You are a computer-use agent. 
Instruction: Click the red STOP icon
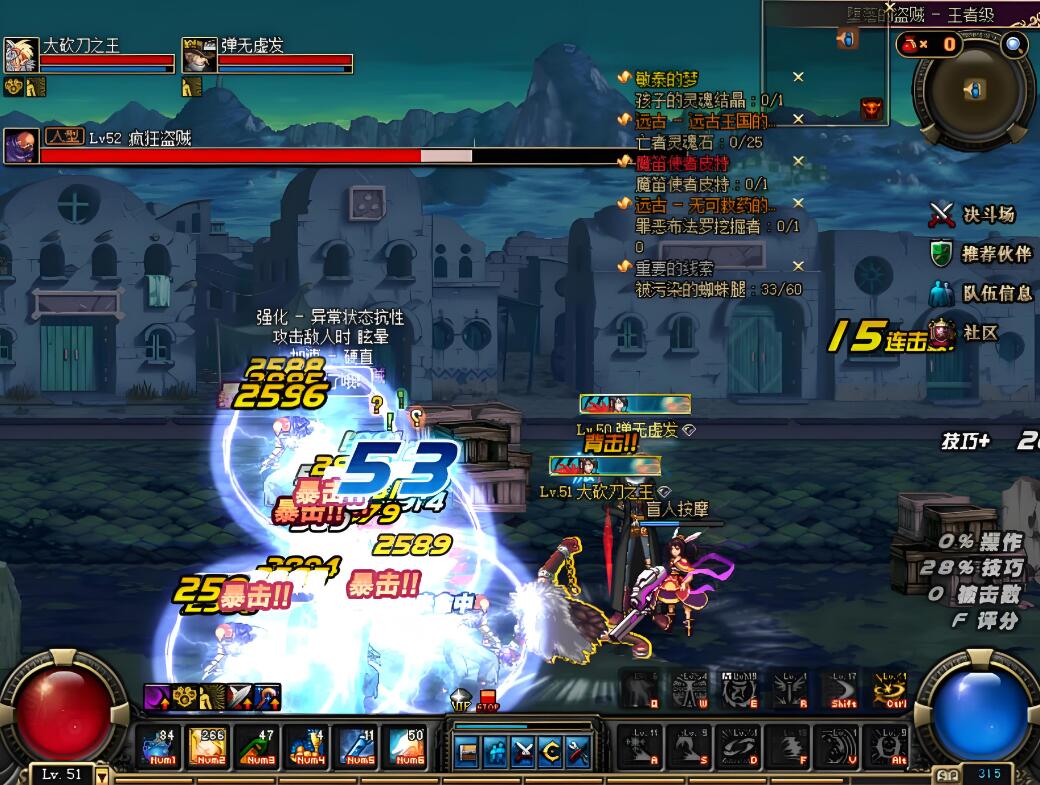coord(488,700)
